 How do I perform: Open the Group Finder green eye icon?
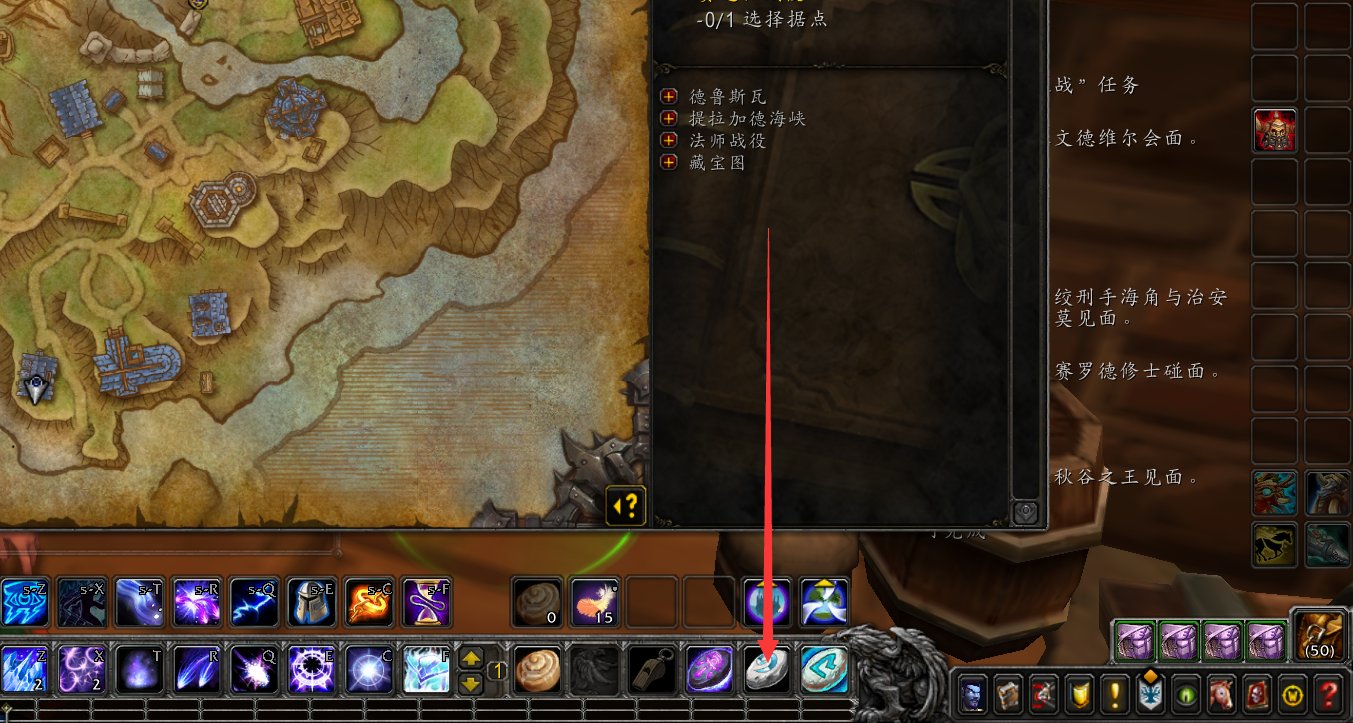(x=1184, y=697)
